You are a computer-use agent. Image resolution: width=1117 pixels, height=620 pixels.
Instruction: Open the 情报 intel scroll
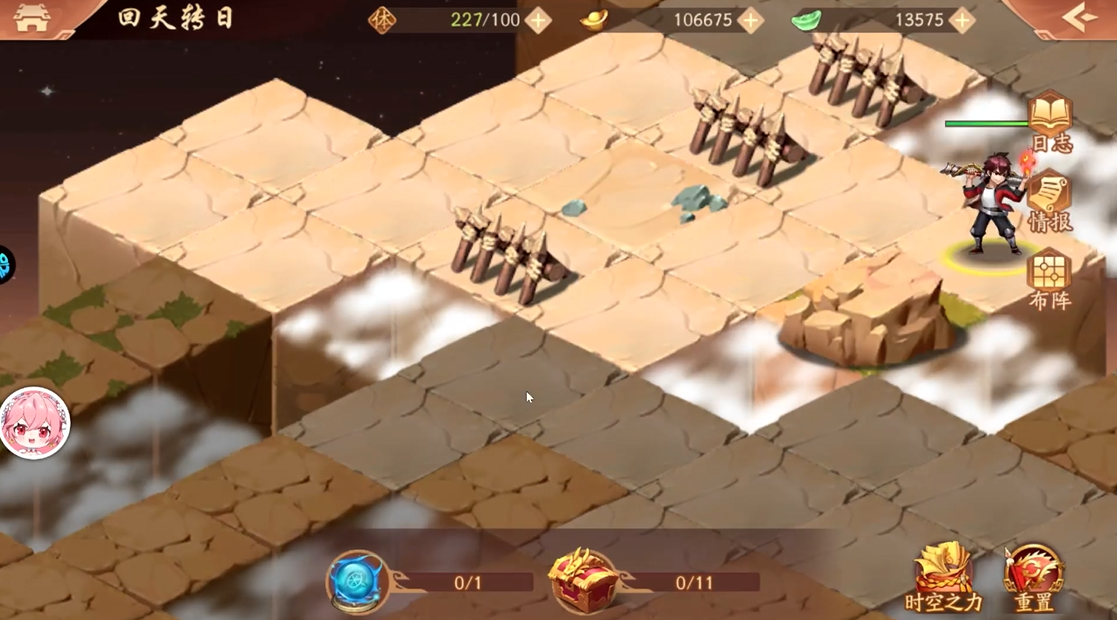(1050, 201)
